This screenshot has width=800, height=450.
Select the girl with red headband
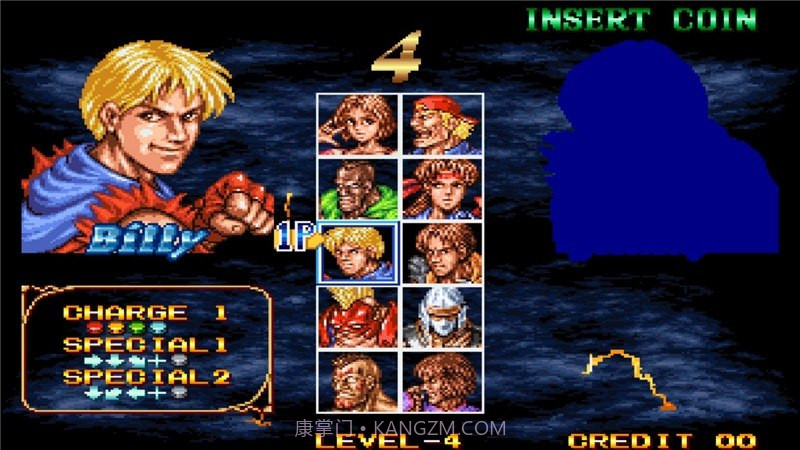click(442, 188)
